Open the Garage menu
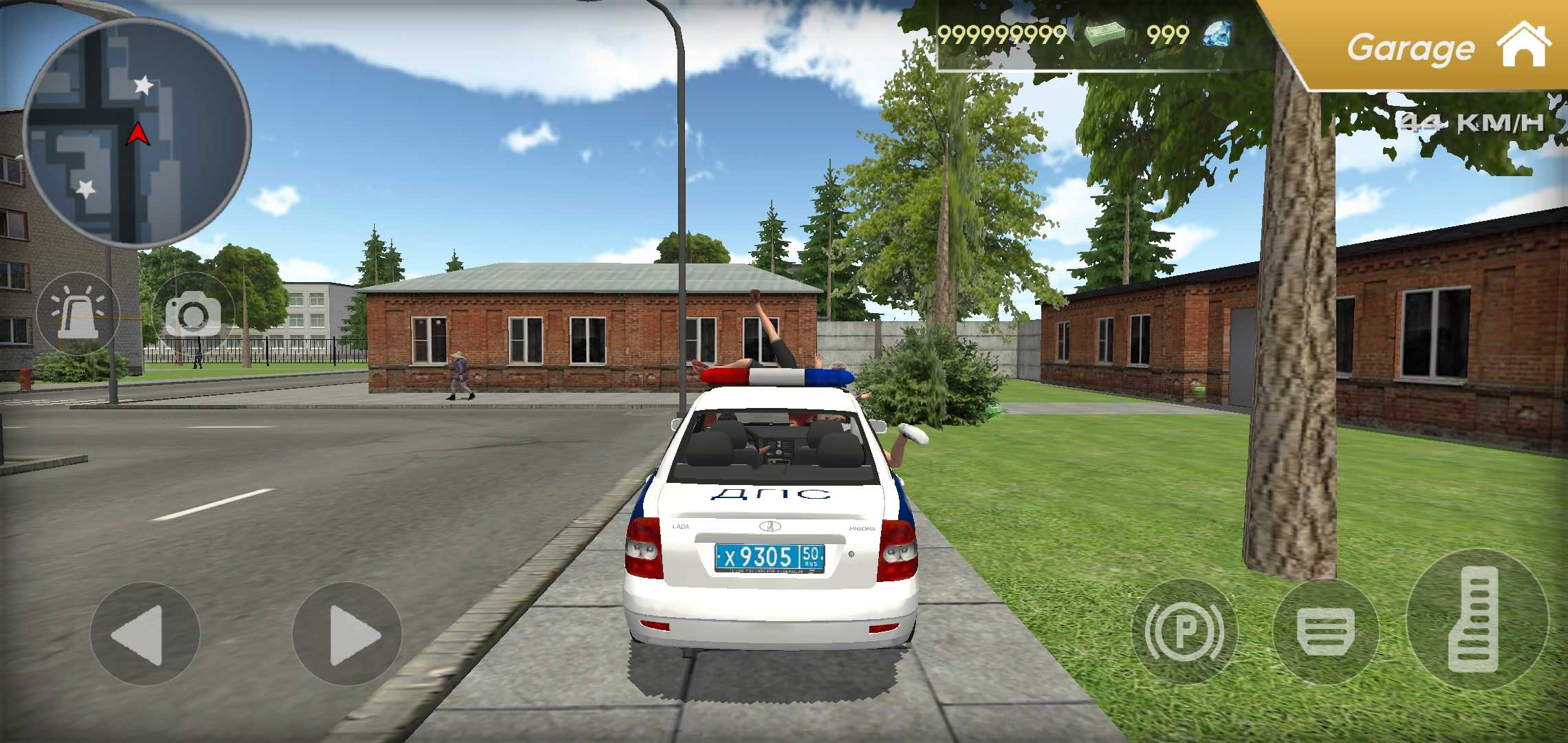The image size is (1568, 743). click(x=1410, y=47)
